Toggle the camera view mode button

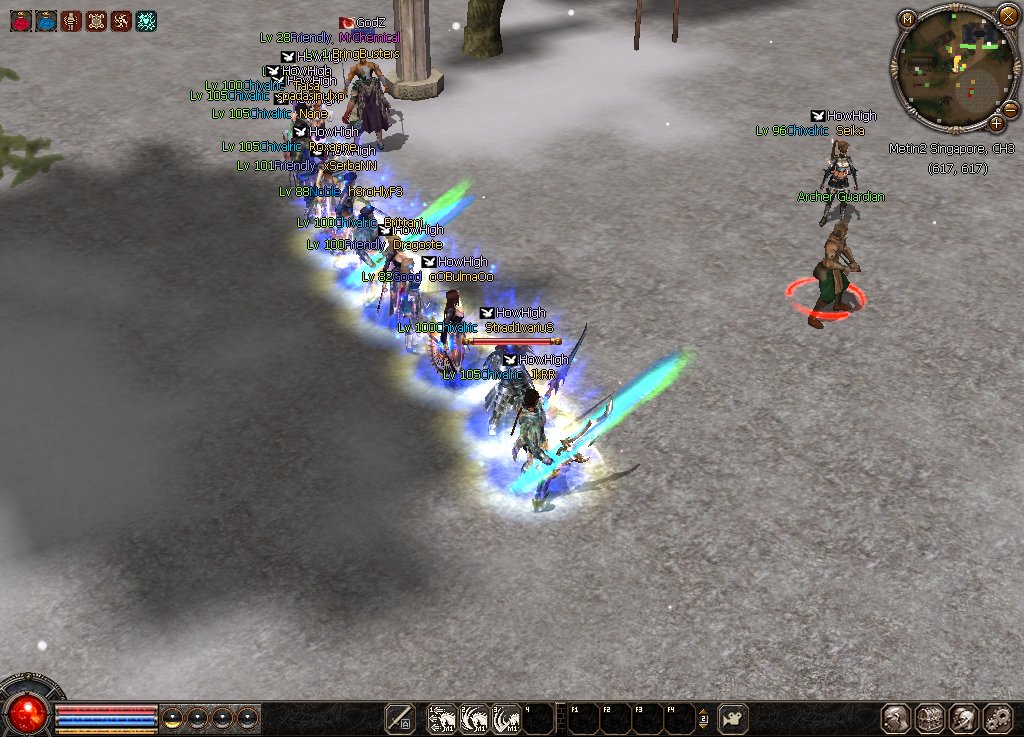[732, 719]
